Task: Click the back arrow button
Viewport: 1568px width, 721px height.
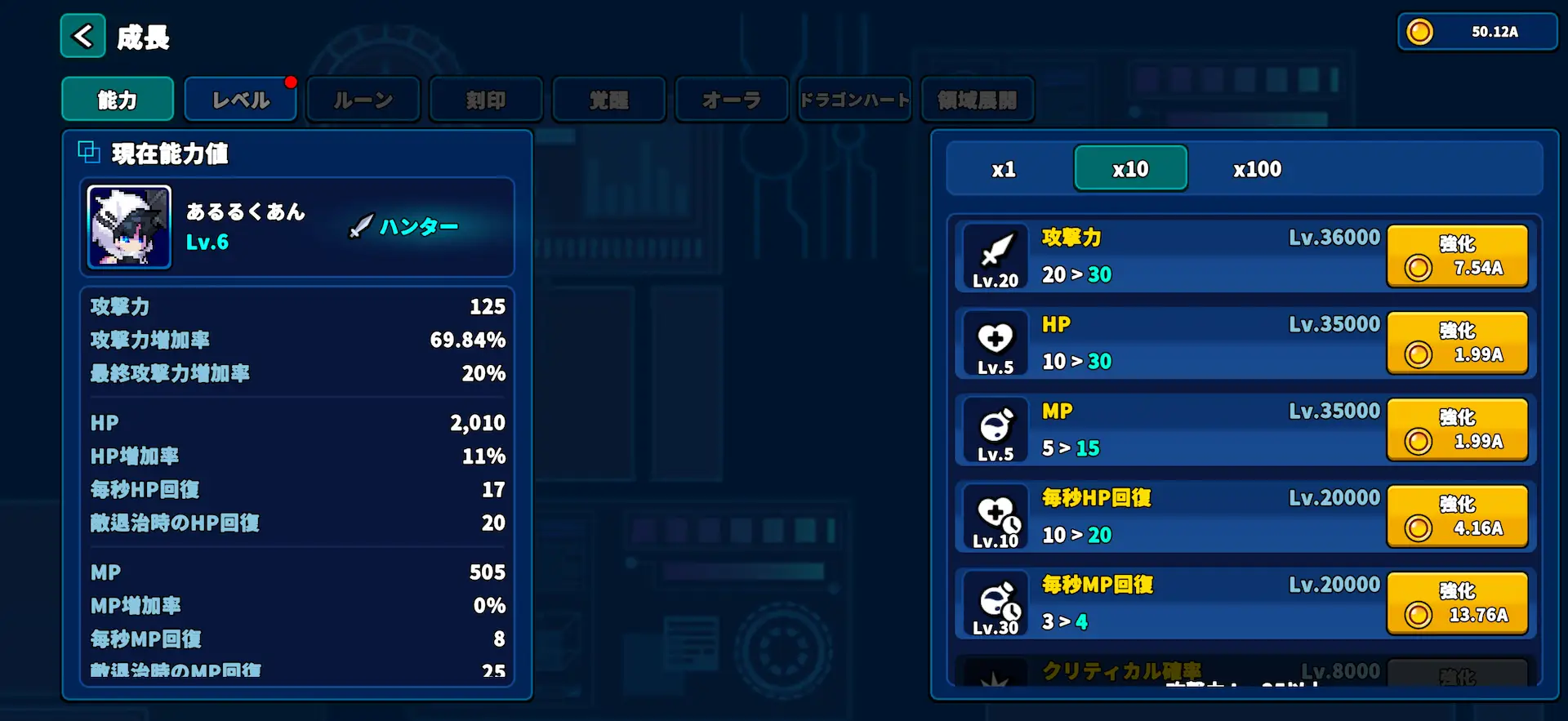Action: point(82,36)
